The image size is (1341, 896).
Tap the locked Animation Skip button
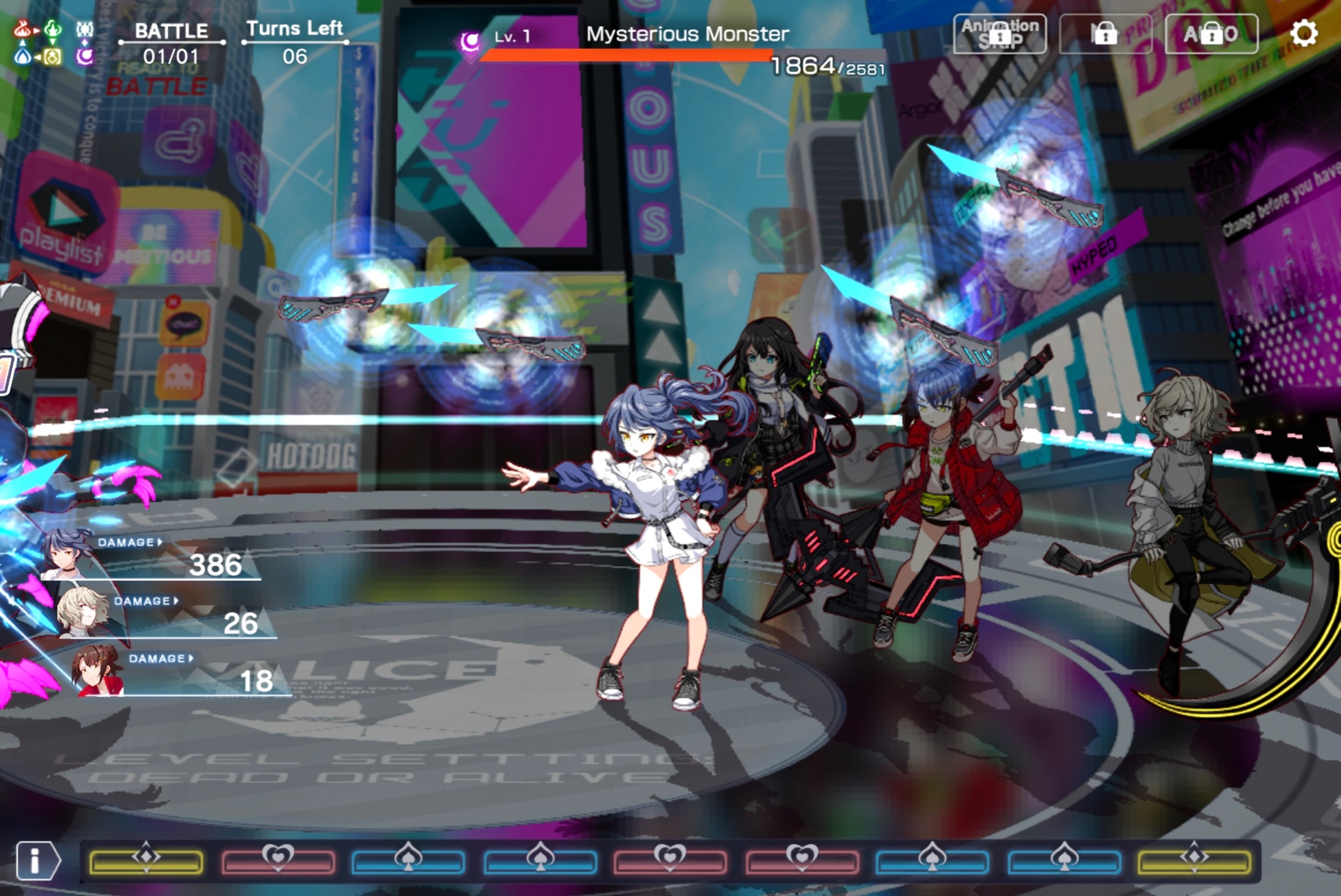pyautogui.click(x=999, y=33)
